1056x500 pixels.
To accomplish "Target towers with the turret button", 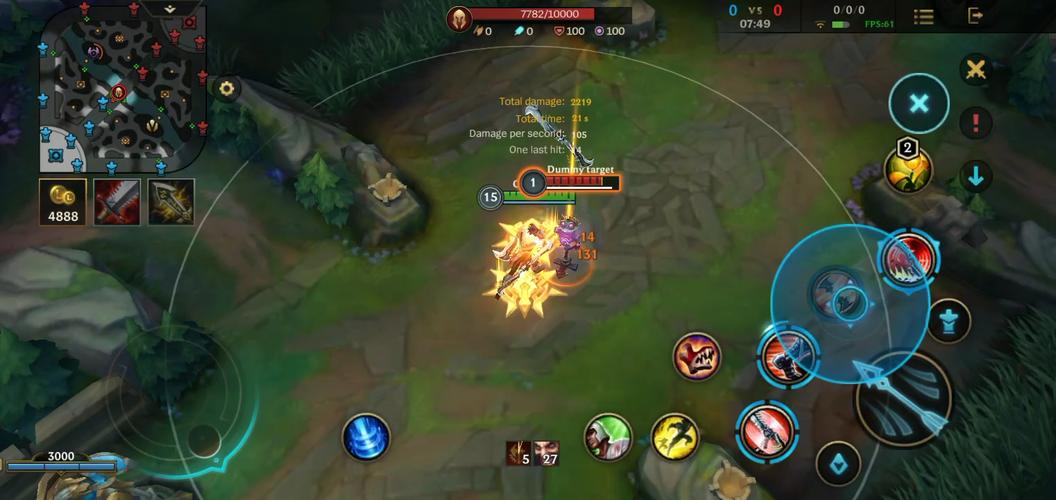I will click(947, 321).
